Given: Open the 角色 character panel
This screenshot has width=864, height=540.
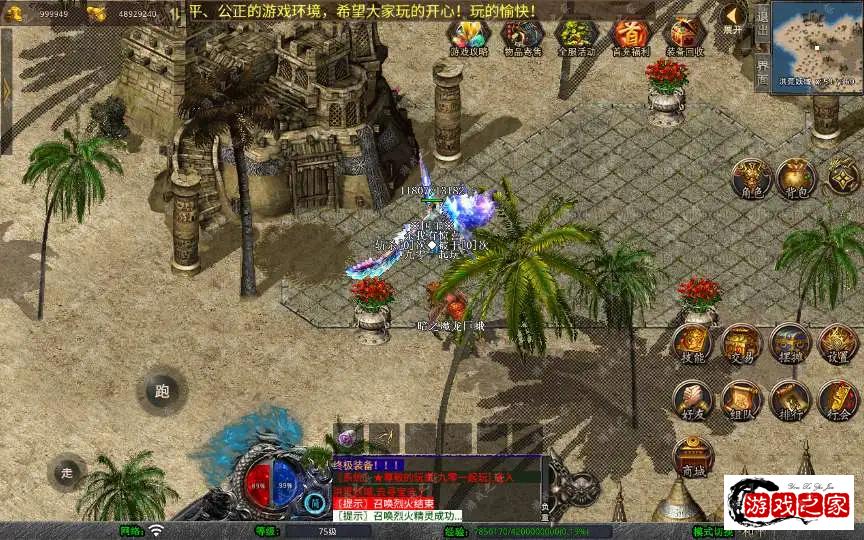Looking at the screenshot, I should 749,178.
